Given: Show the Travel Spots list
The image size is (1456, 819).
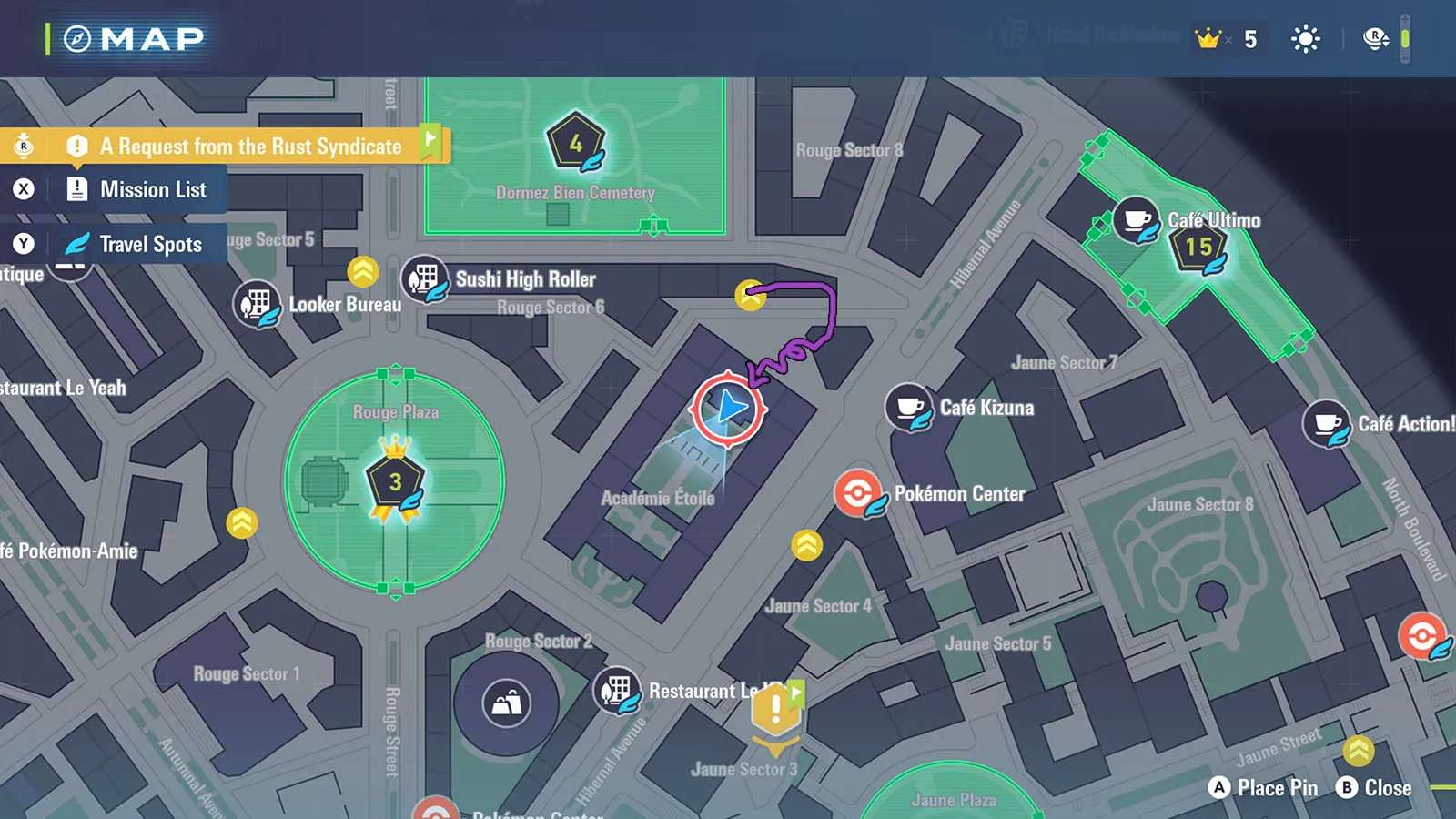Looking at the screenshot, I should 150,244.
